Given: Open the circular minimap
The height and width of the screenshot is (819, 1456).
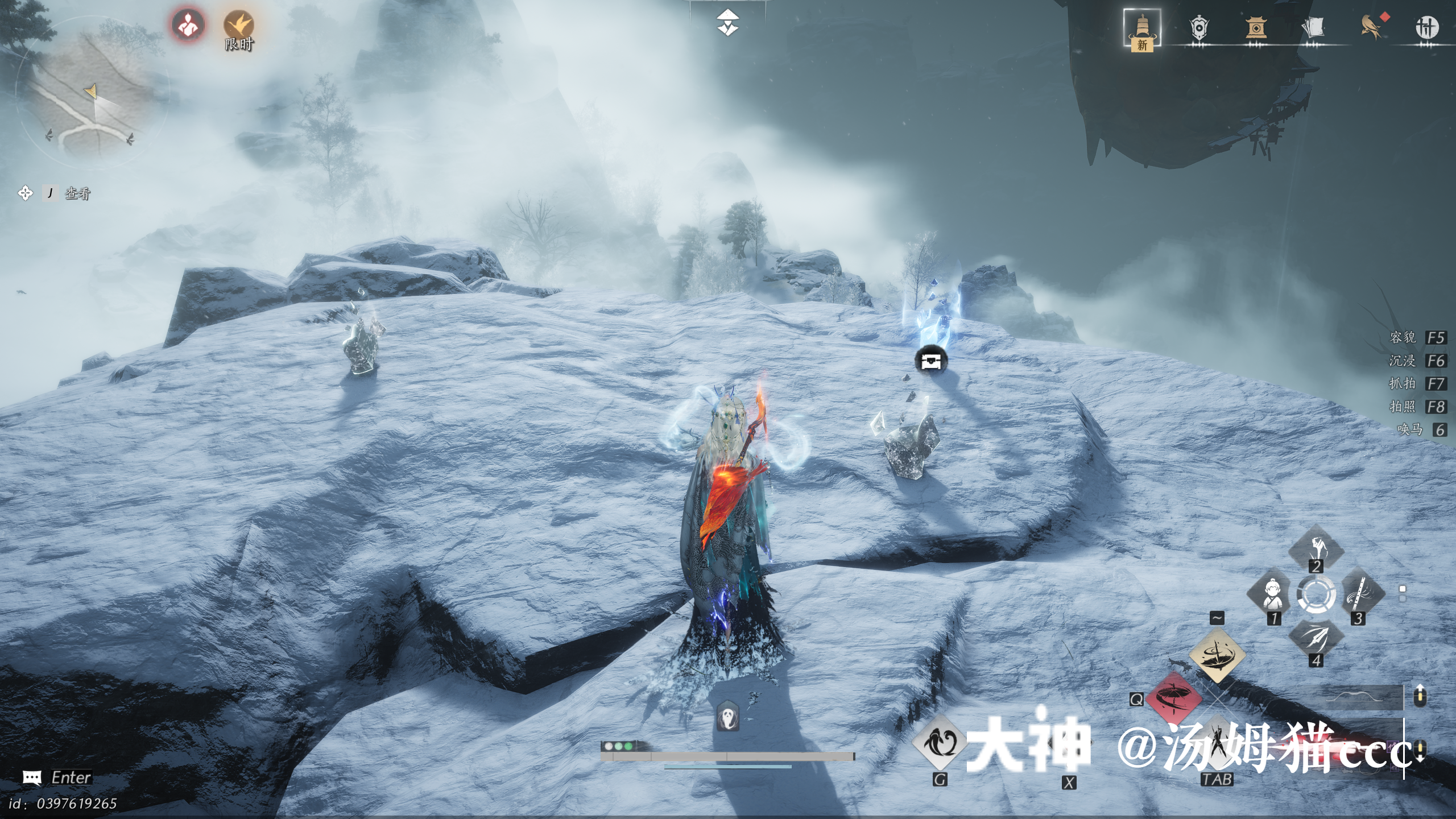Looking at the screenshot, I should [x=91, y=94].
